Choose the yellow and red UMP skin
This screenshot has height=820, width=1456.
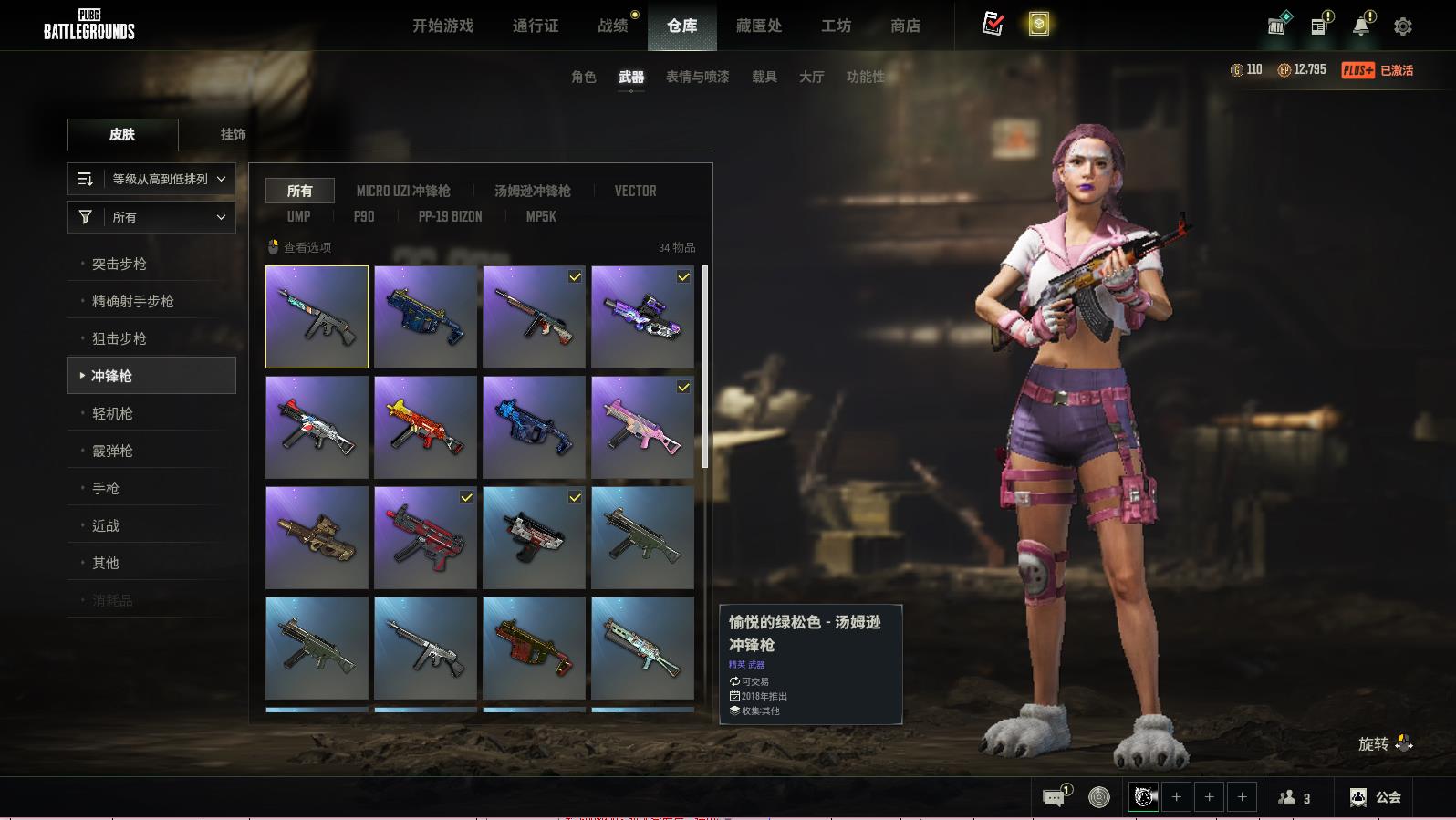(x=425, y=427)
